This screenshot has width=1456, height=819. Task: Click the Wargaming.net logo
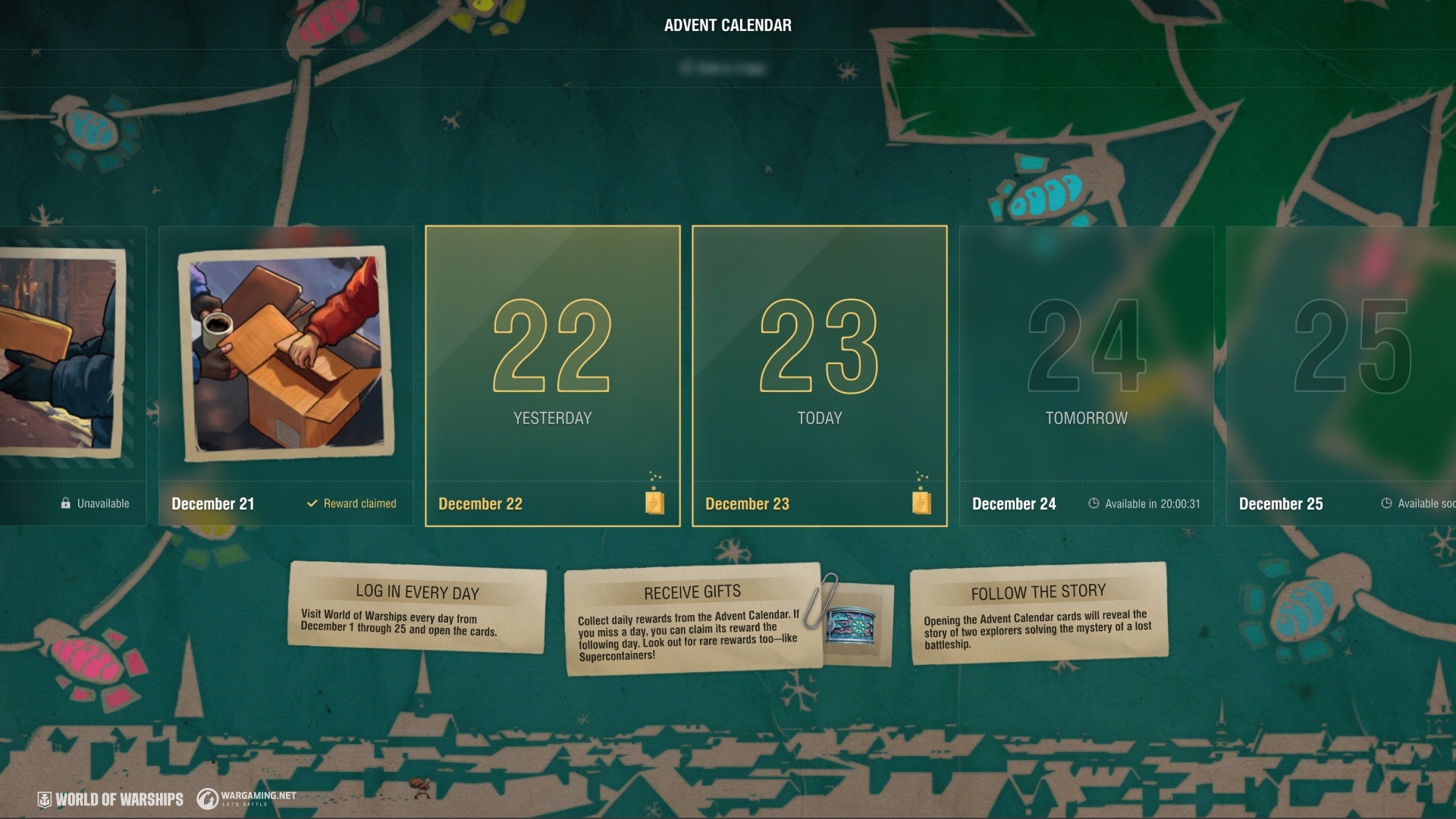(x=246, y=798)
